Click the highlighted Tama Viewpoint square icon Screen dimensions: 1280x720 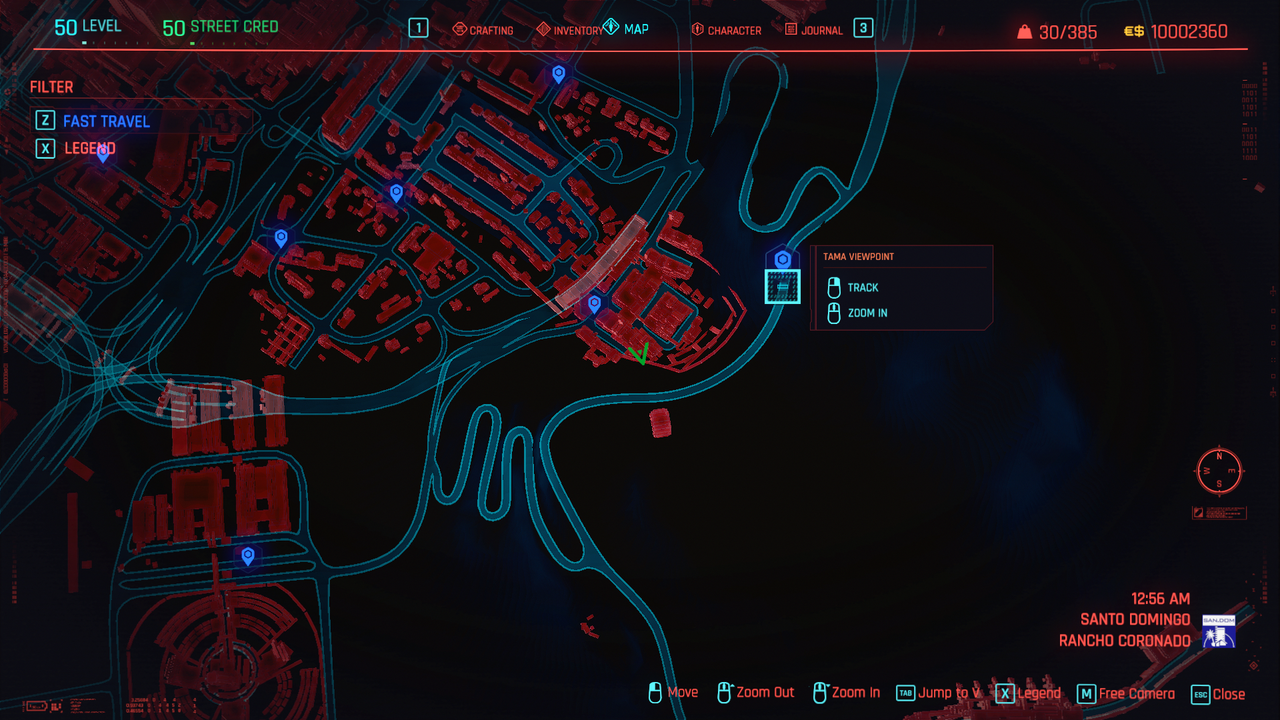[783, 287]
